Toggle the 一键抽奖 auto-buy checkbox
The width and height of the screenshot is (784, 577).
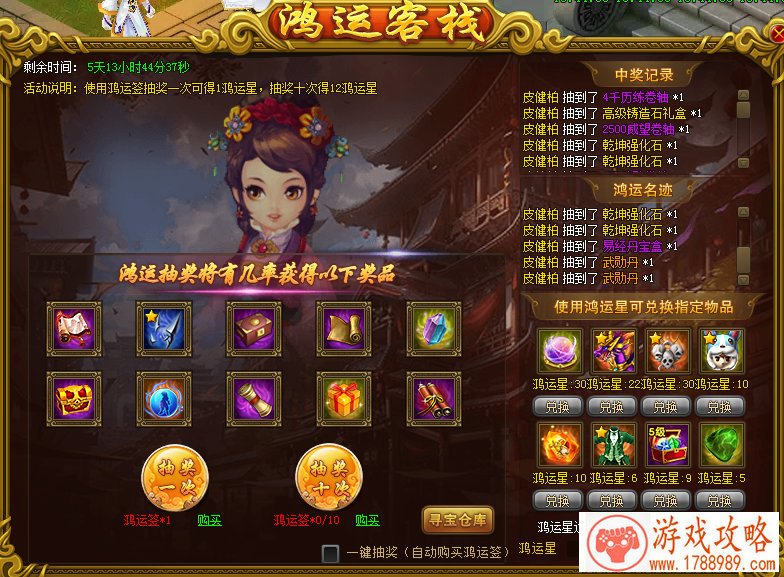click(x=330, y=553)
